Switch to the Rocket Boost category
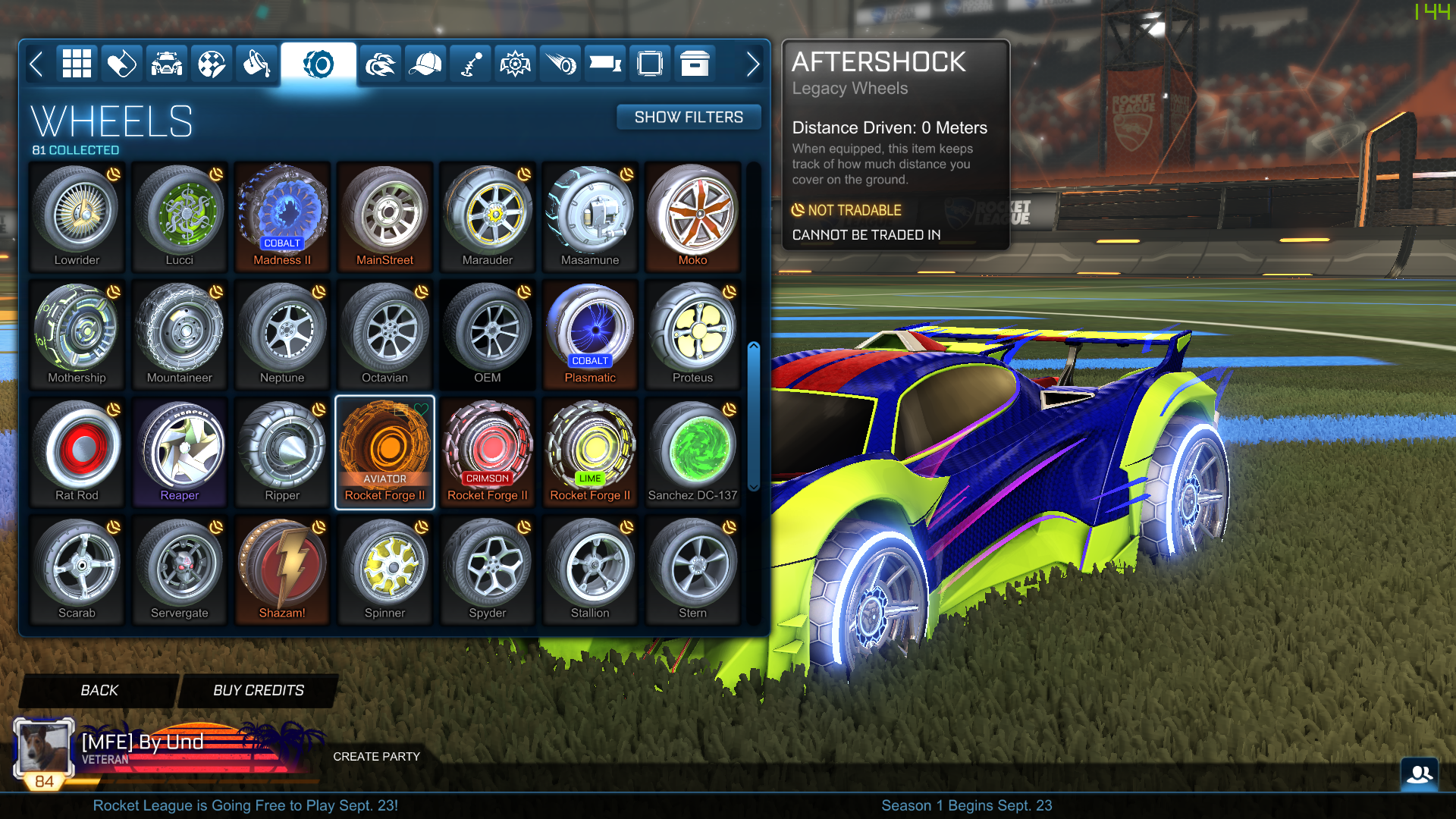The width and height of the screenshot is (1456, 819). [379, 64]
